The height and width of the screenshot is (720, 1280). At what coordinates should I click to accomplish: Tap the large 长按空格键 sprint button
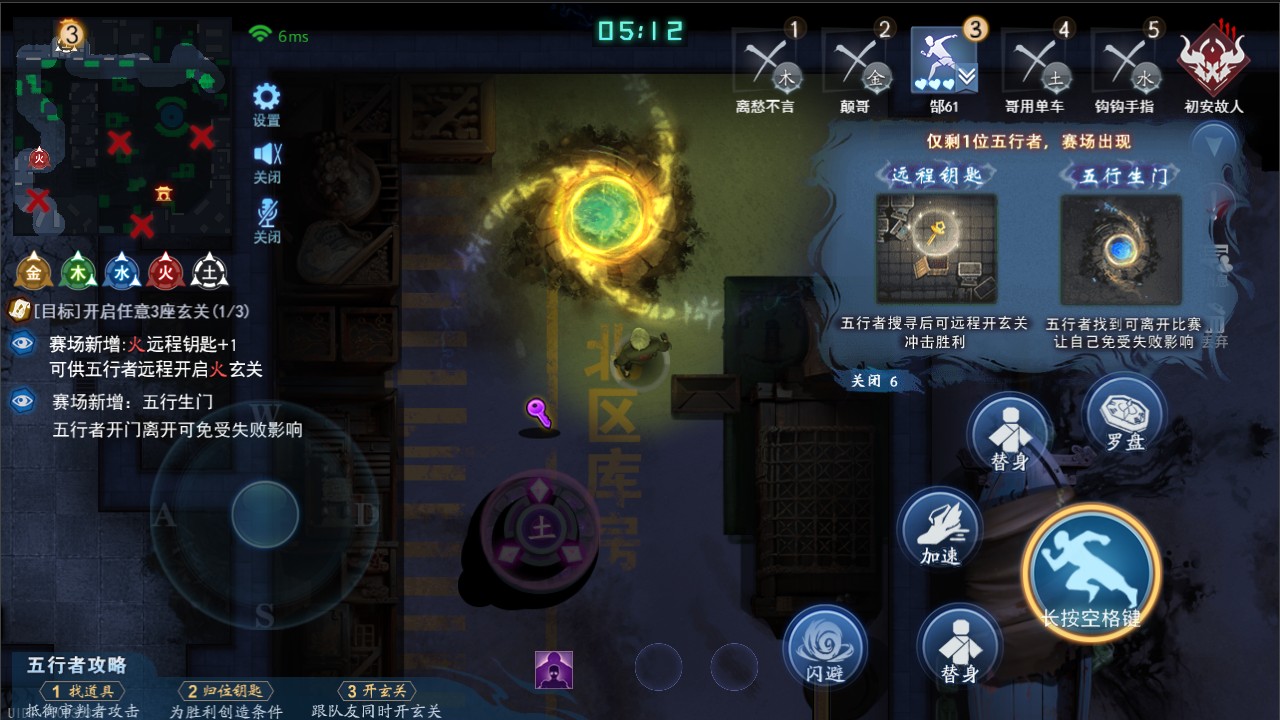[x=1091, y=571]
